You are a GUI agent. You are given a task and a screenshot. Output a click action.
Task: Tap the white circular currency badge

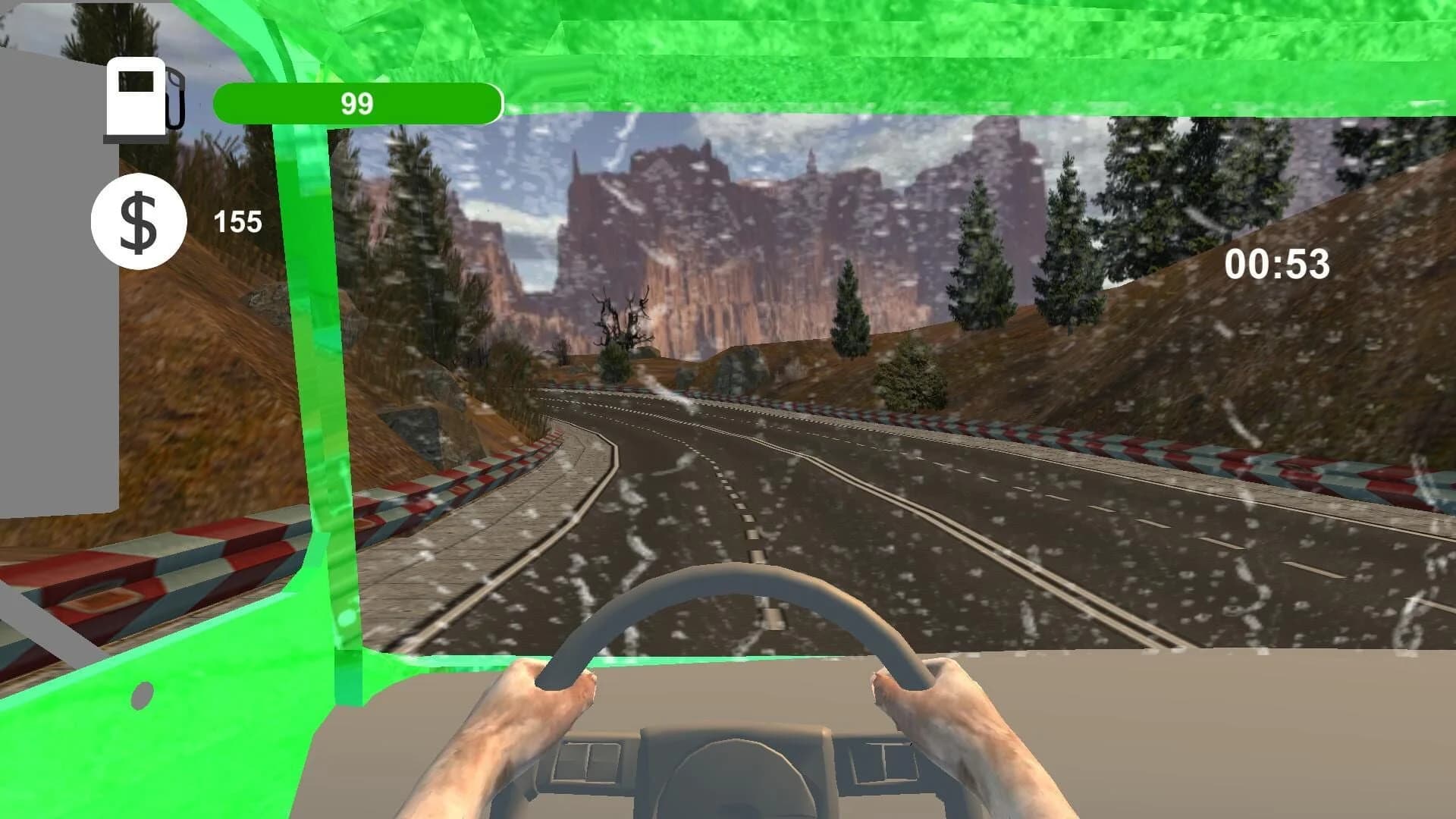[x=139, y=220]
